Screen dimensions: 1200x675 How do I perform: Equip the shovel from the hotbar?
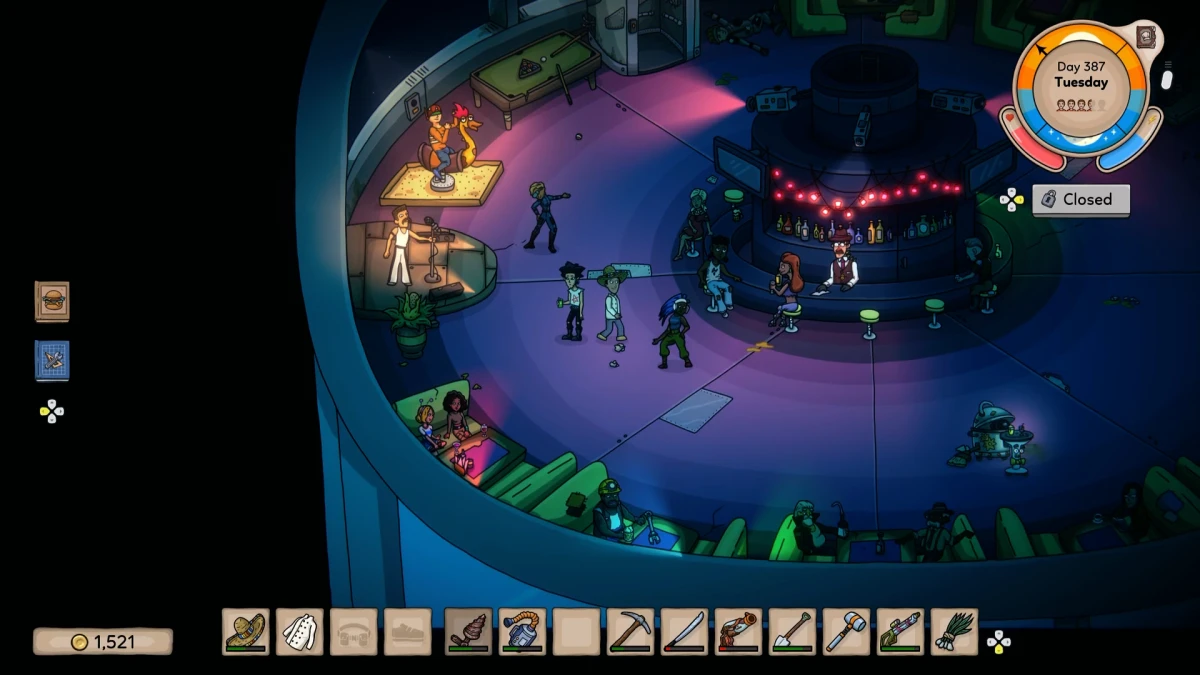(793, 632)
